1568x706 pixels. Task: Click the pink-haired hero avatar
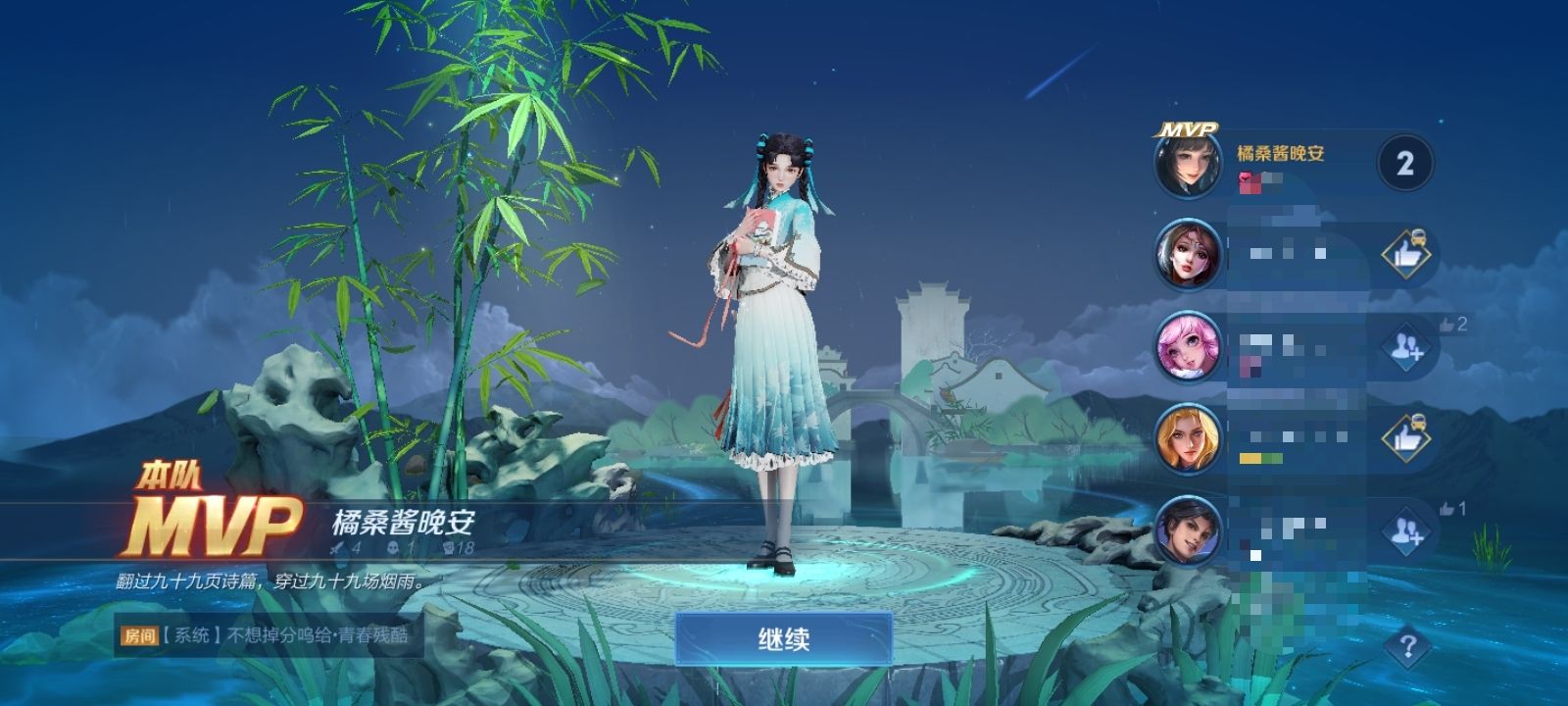[x=1189, y=346]
